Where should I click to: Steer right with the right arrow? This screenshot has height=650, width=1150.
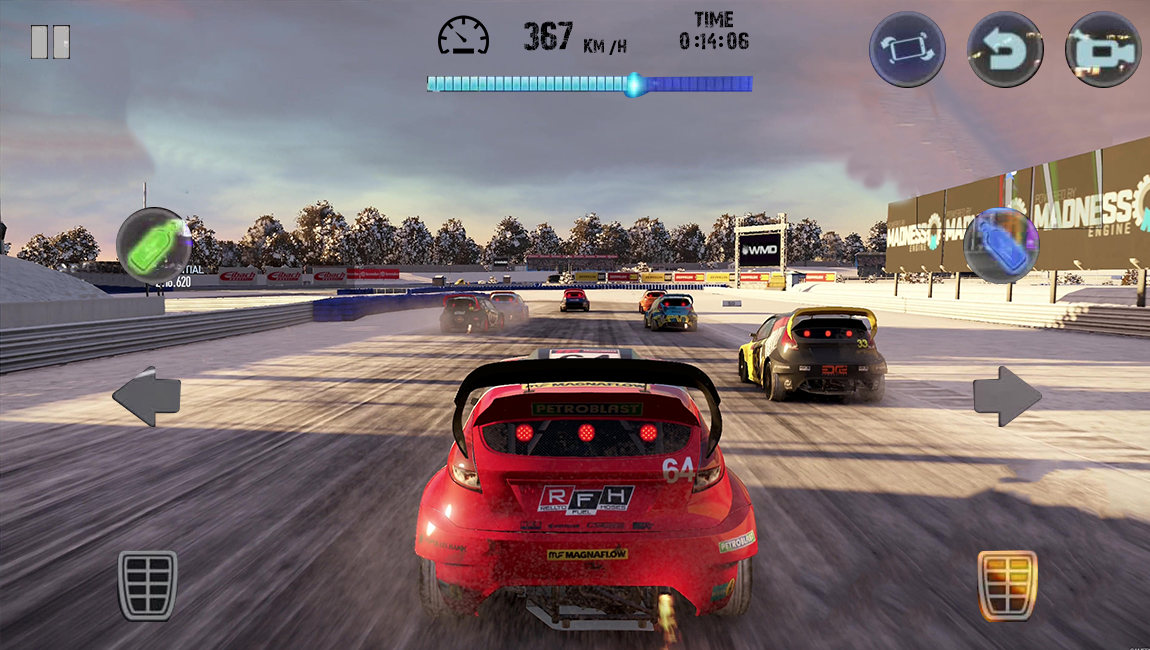tap(1007, 397)
